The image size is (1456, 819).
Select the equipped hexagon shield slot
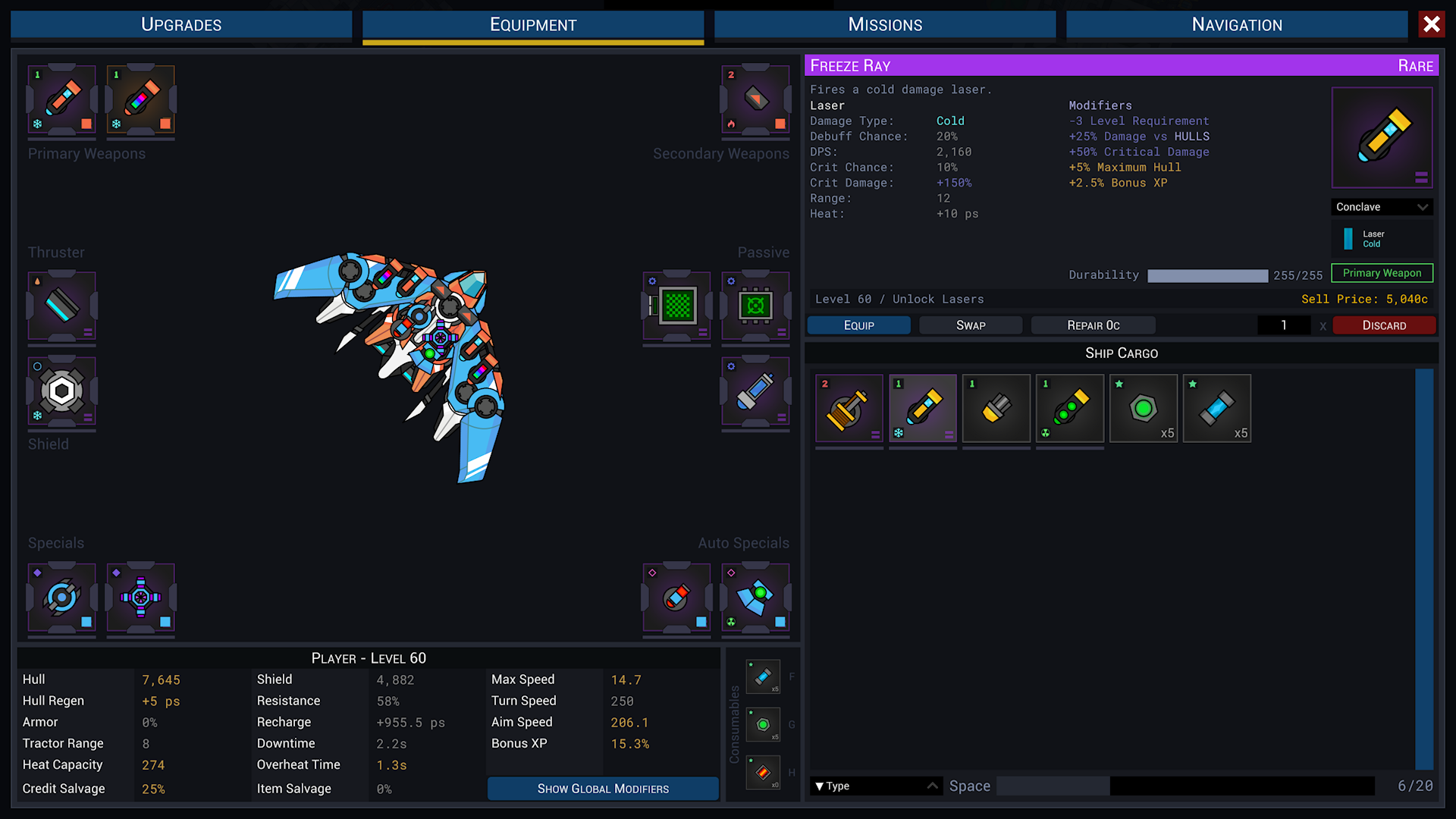[x=62, y=391]
